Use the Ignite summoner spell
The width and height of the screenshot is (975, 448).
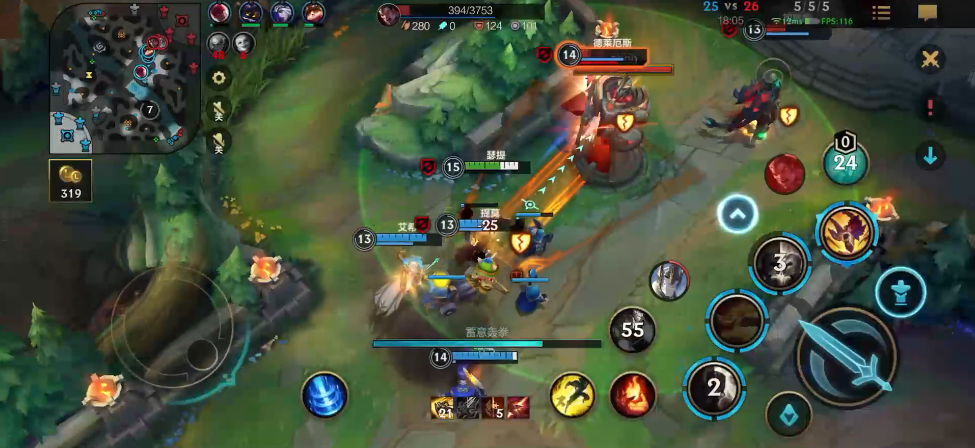tap(632, 394)
